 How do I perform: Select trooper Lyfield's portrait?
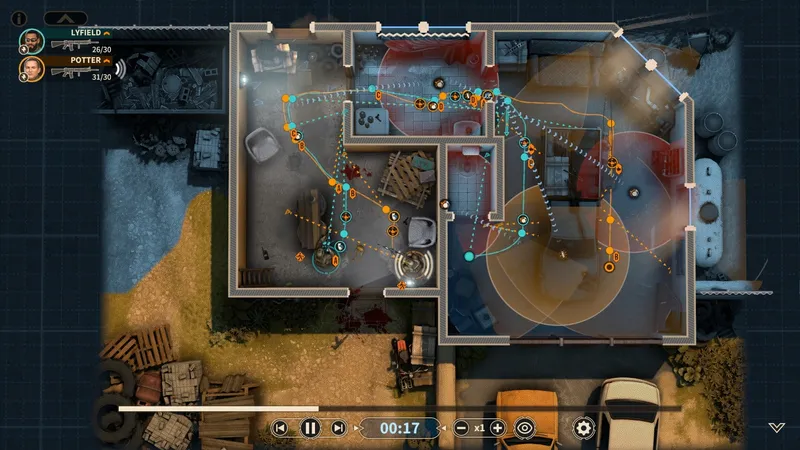[x=31, y=40]
